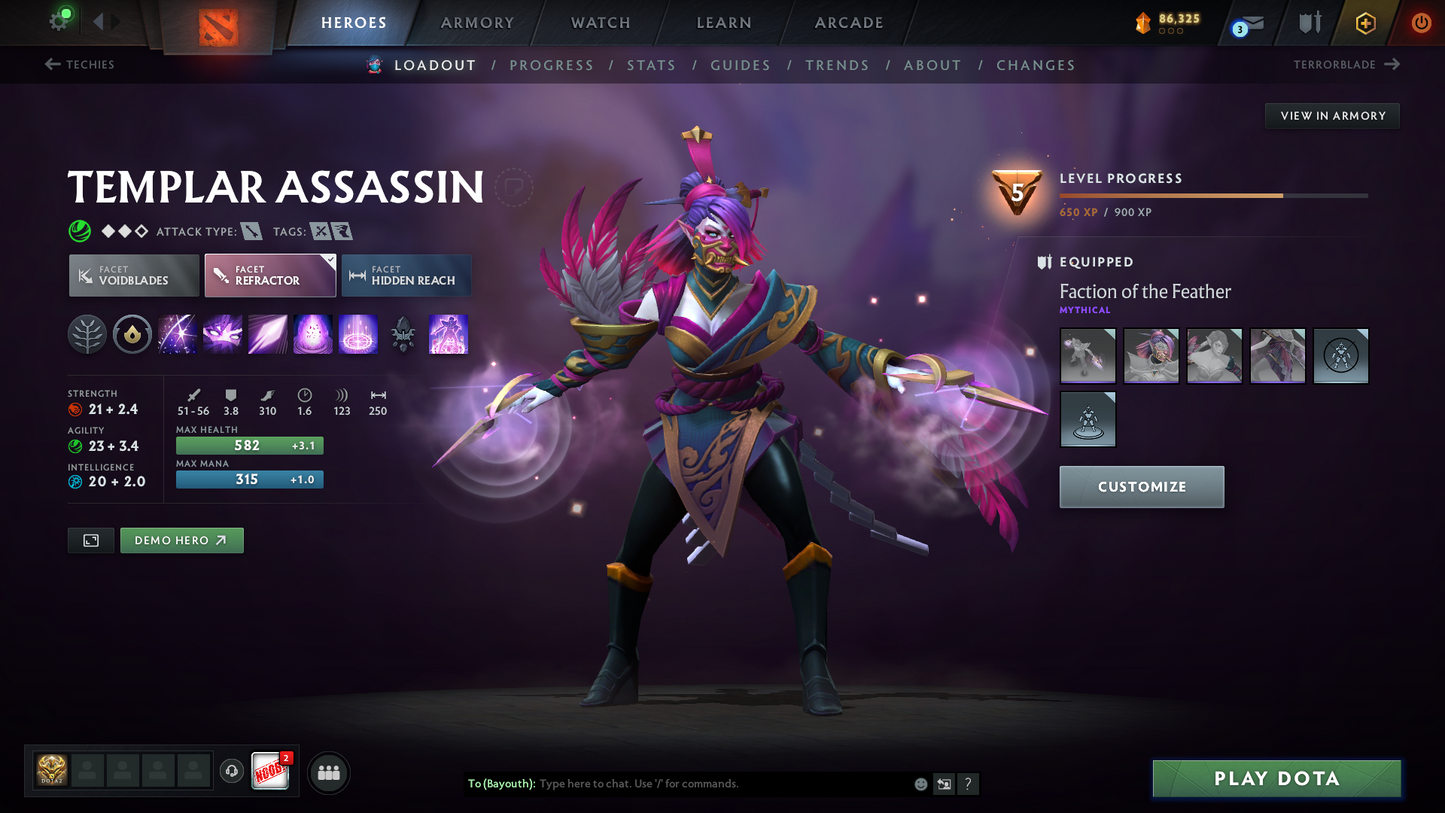Viewport: 1445px width, 813px height.
Task: Open the emoticon picker in chat bar
Action: (x=920, y=784)
